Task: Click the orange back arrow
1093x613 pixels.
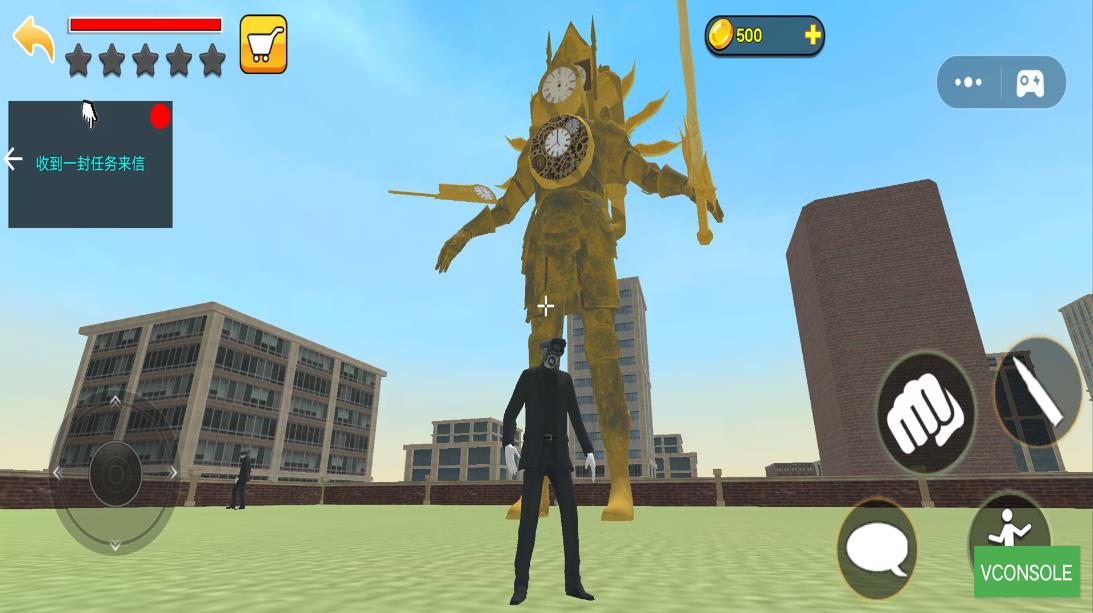Action: [x=33, y=38]
